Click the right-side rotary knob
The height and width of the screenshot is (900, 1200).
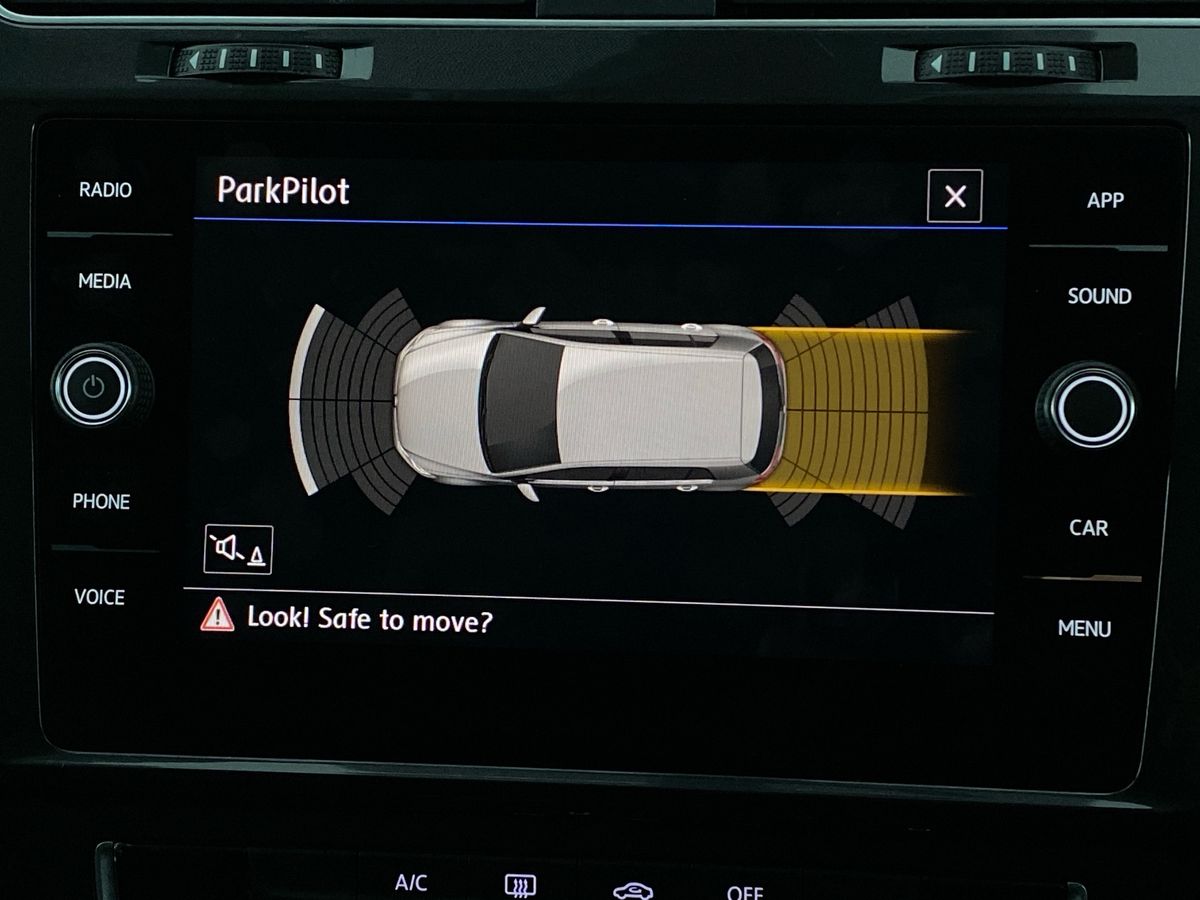pyautogui.click(x=1092, y=407)
